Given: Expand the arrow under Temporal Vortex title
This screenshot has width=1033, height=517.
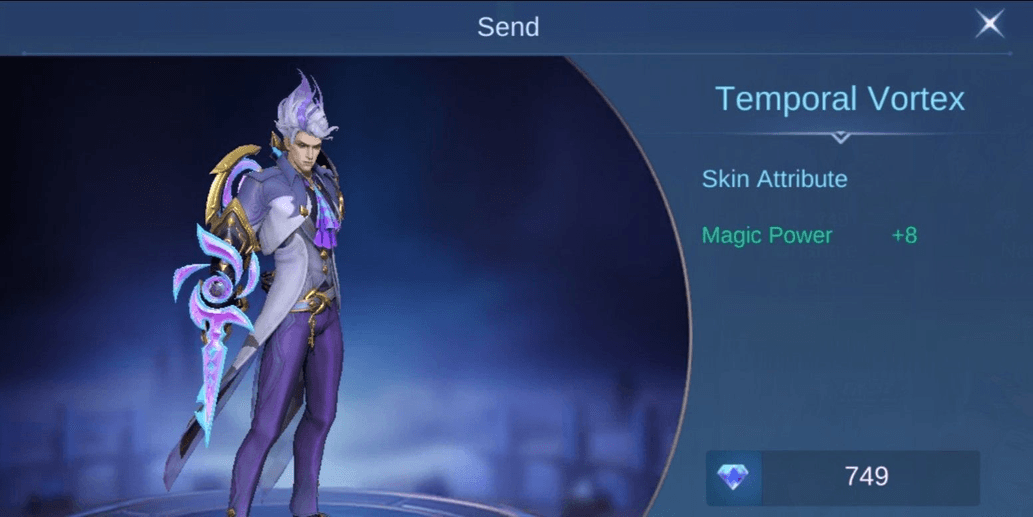Looking at the screenshot, I should [840, 136].
